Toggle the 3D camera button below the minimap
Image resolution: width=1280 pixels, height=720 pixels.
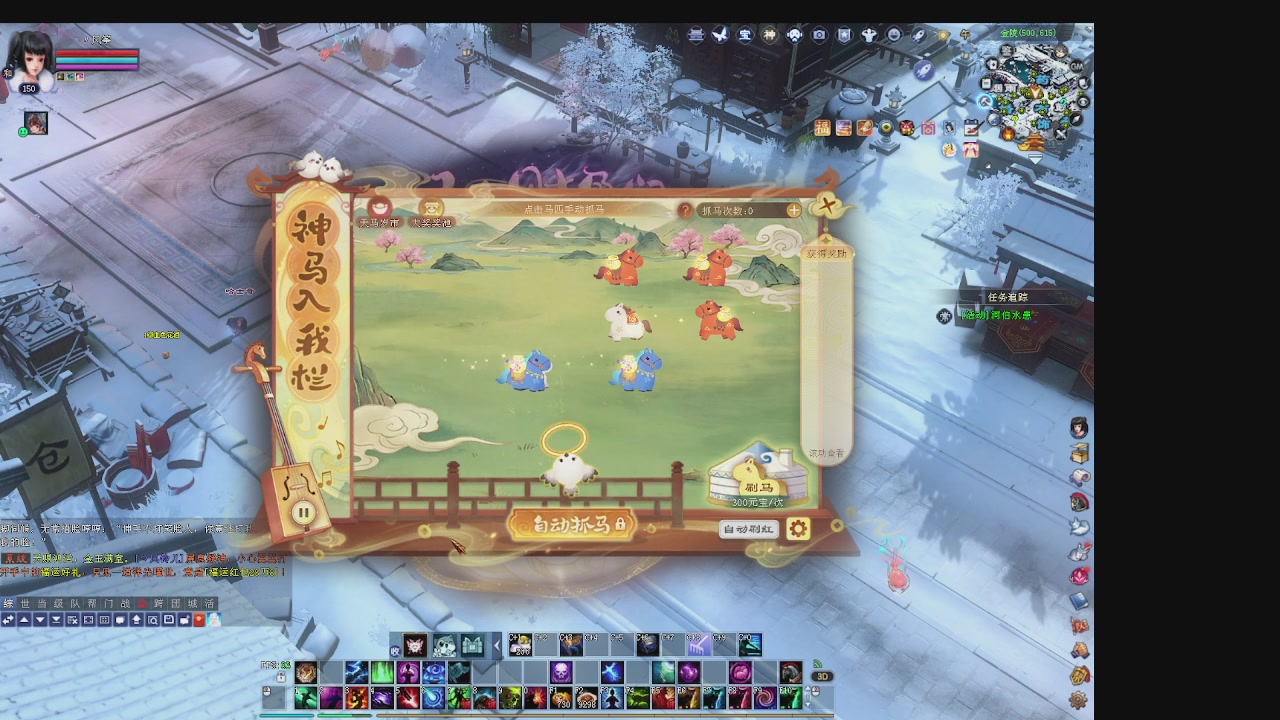[x=822, y=677]
